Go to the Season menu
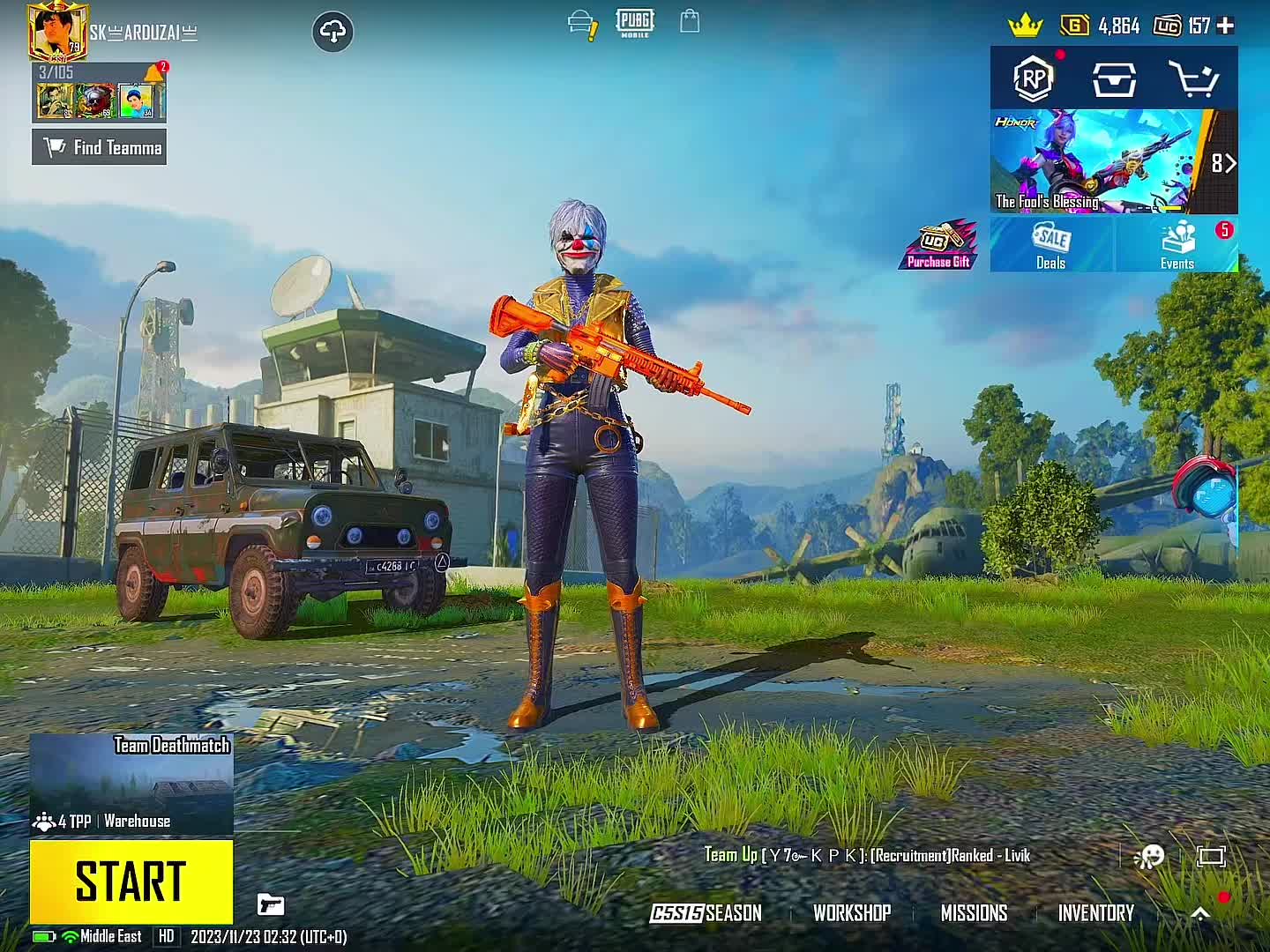1270x952 pixels. [x=706, y=913]
